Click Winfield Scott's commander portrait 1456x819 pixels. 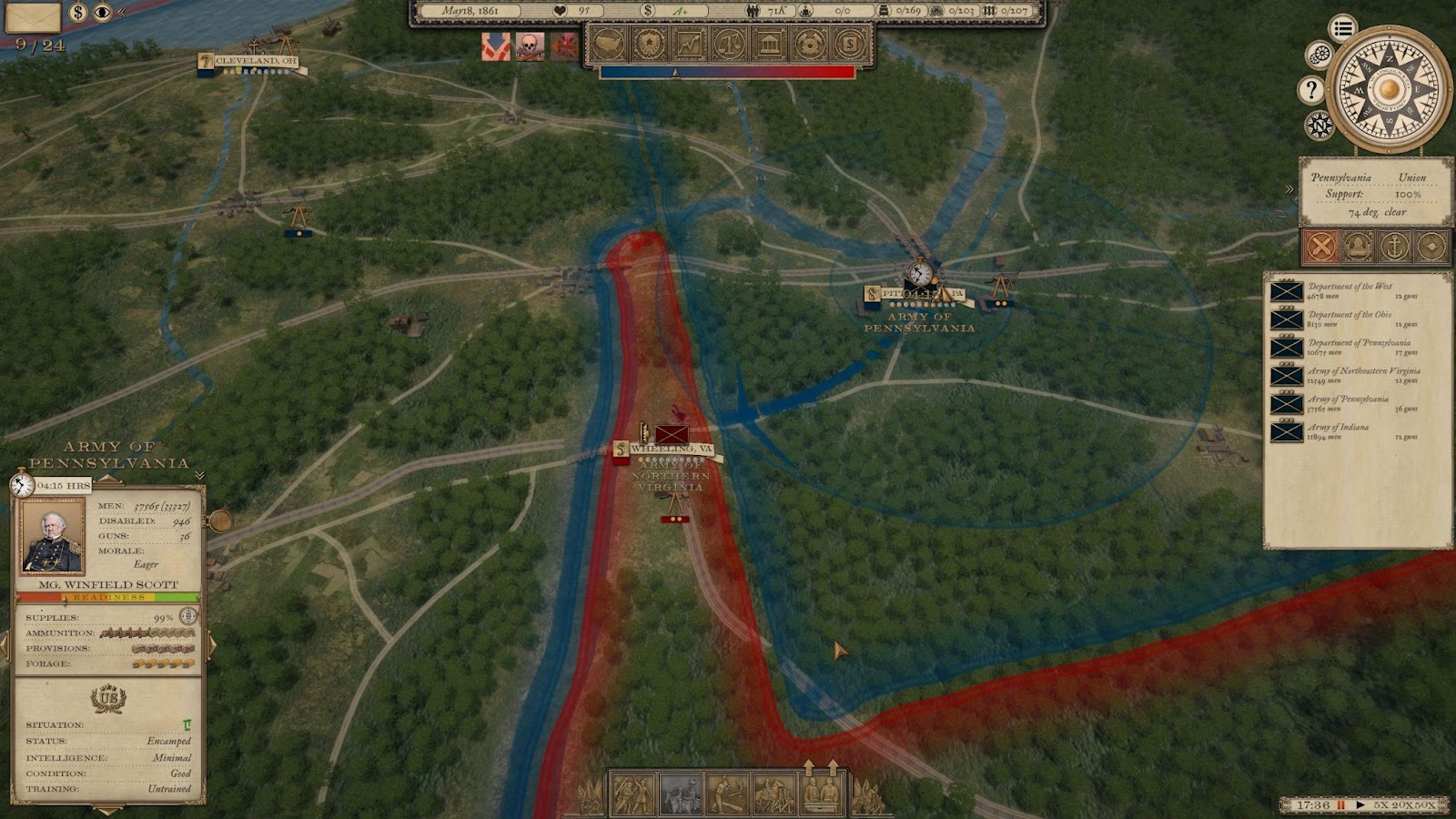(x=53, y=535)
